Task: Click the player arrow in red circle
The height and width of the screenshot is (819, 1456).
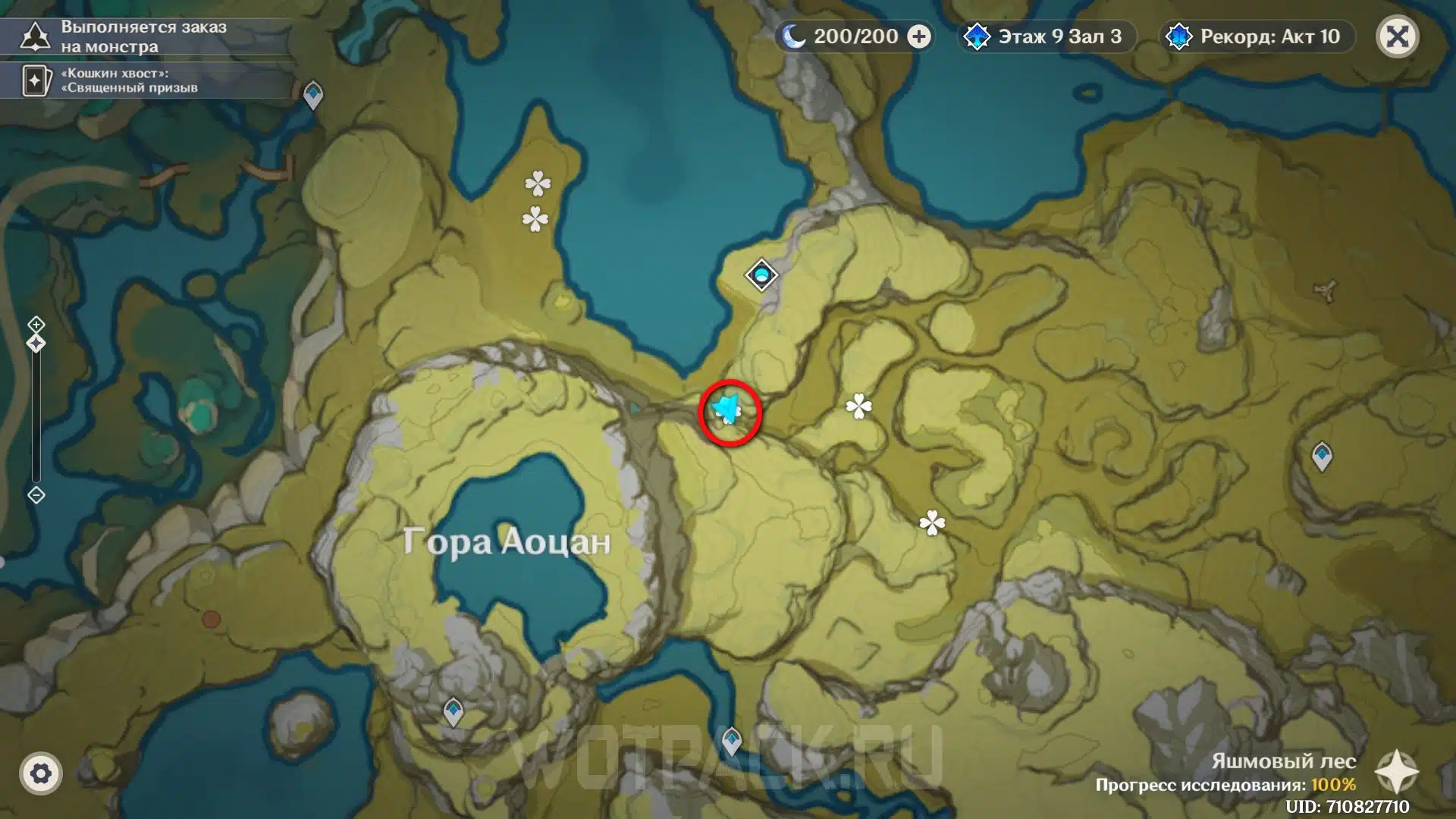Action: pyautogui.click(x=728, y=410)
